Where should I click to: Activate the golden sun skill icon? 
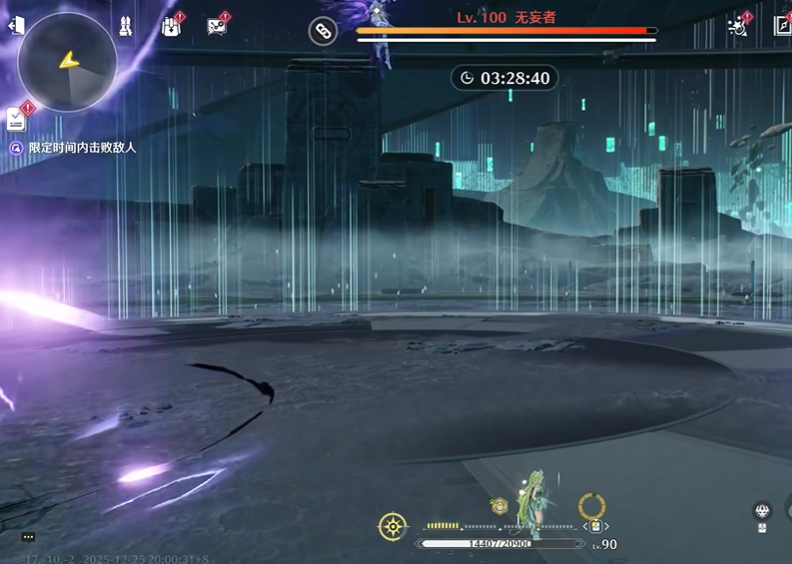pyautogui.click(x=393, y=526)
